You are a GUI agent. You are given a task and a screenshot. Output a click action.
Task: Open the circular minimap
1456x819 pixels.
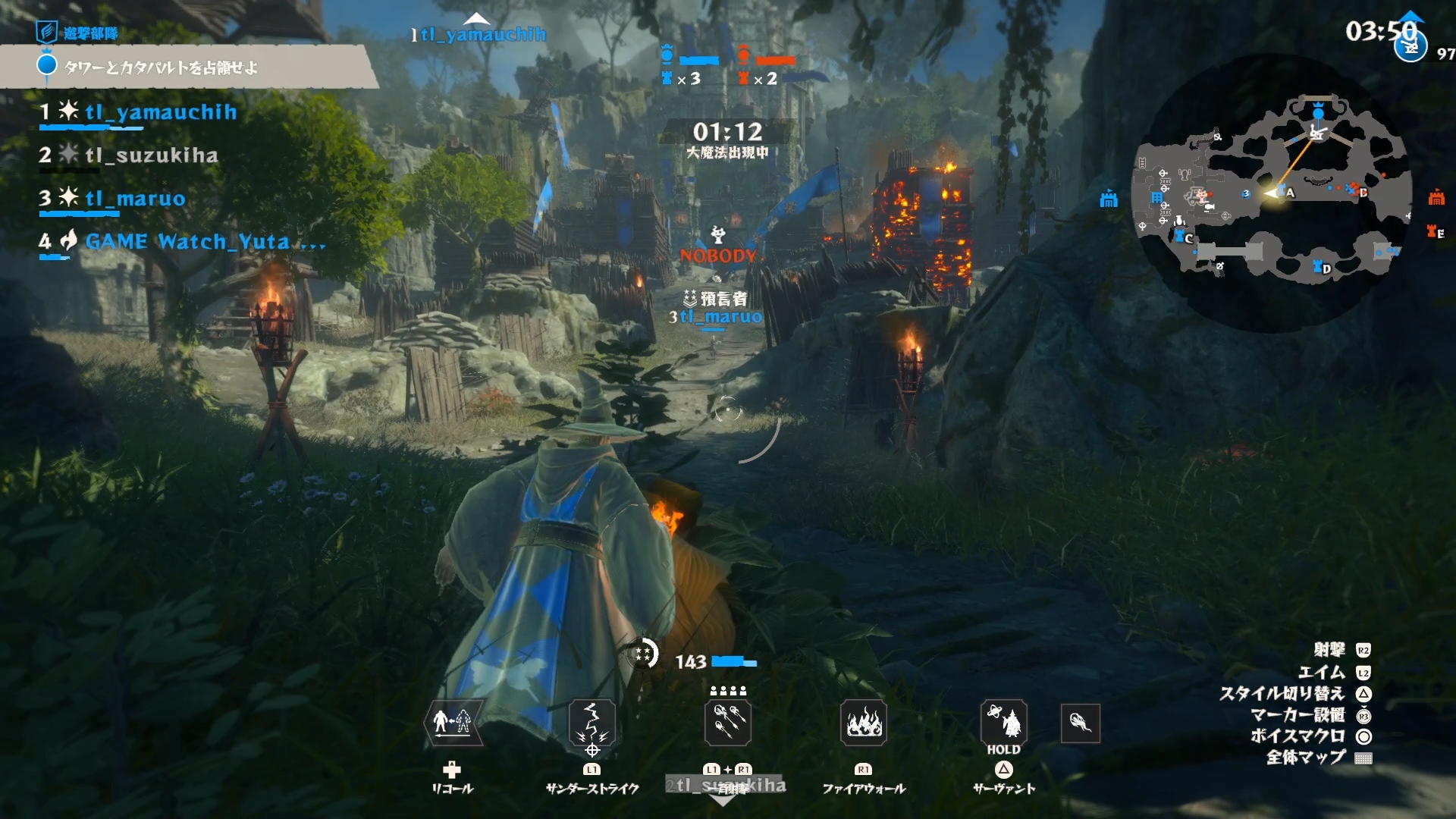pyautogui.click(x=1271, y=193)
